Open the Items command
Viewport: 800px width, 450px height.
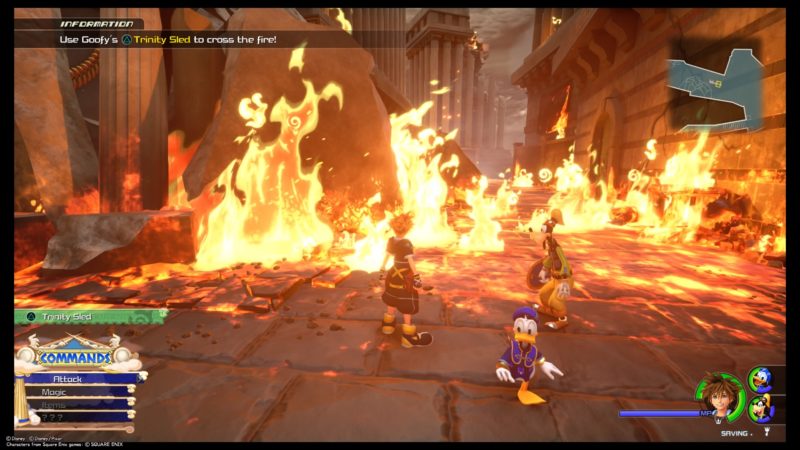pyautogui.click(x=78, y=404)
